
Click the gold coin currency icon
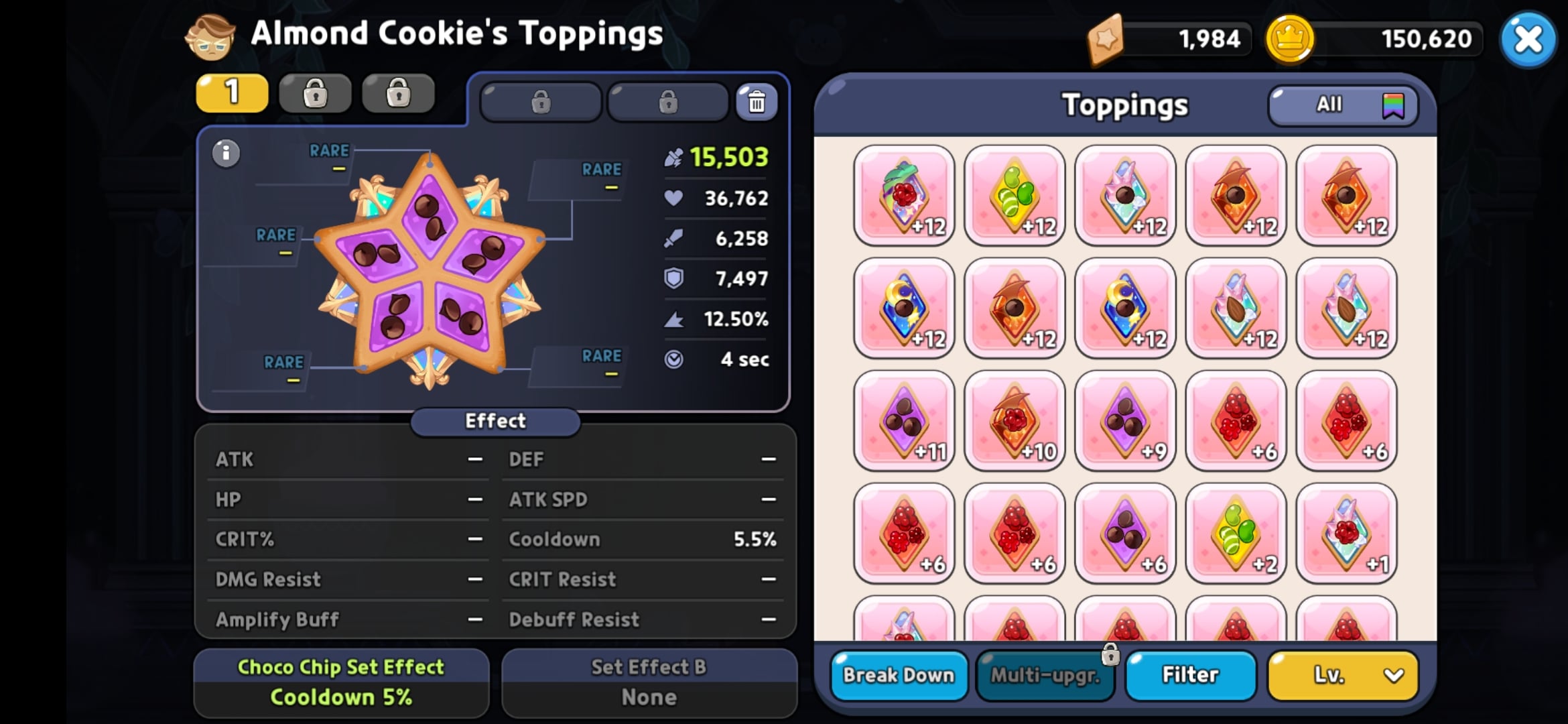coord(1291,38)
